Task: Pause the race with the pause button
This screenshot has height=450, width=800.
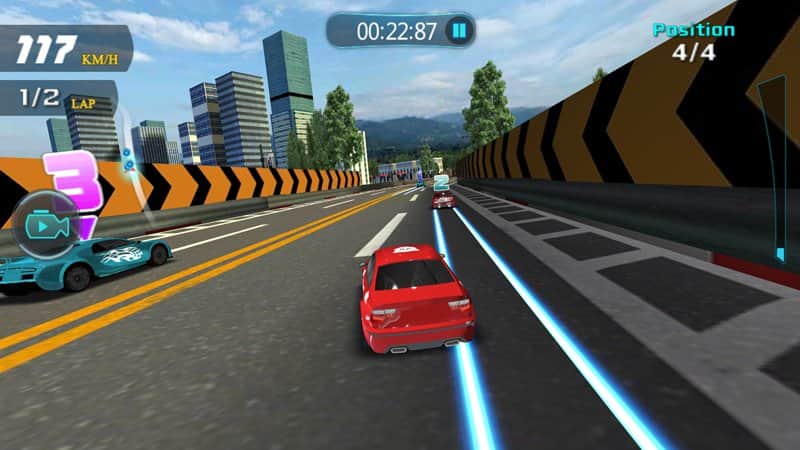Action: (x=458, y=31)
